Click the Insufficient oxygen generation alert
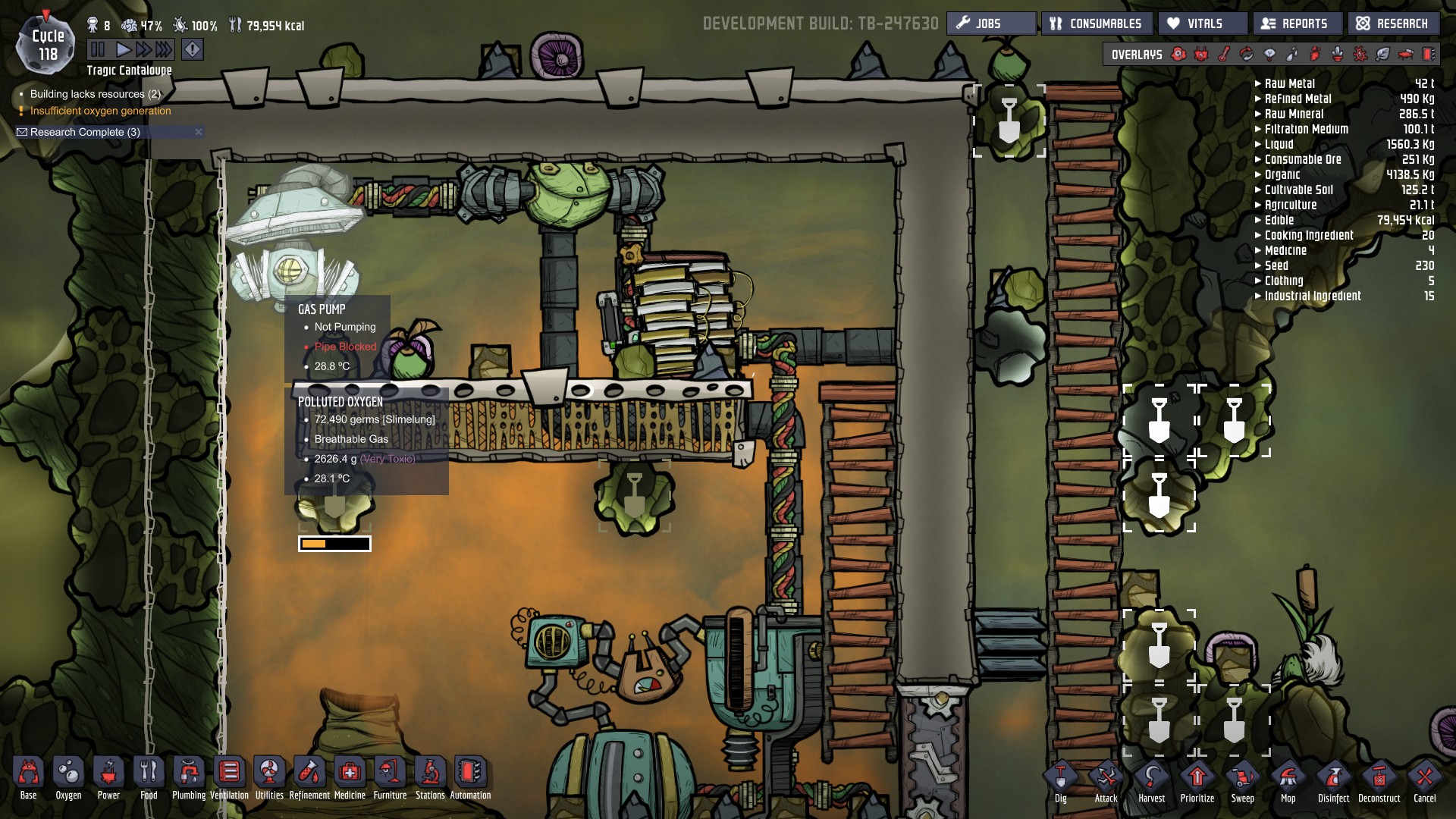Viewport: 1456px width, 819px height. pos(101,110)
